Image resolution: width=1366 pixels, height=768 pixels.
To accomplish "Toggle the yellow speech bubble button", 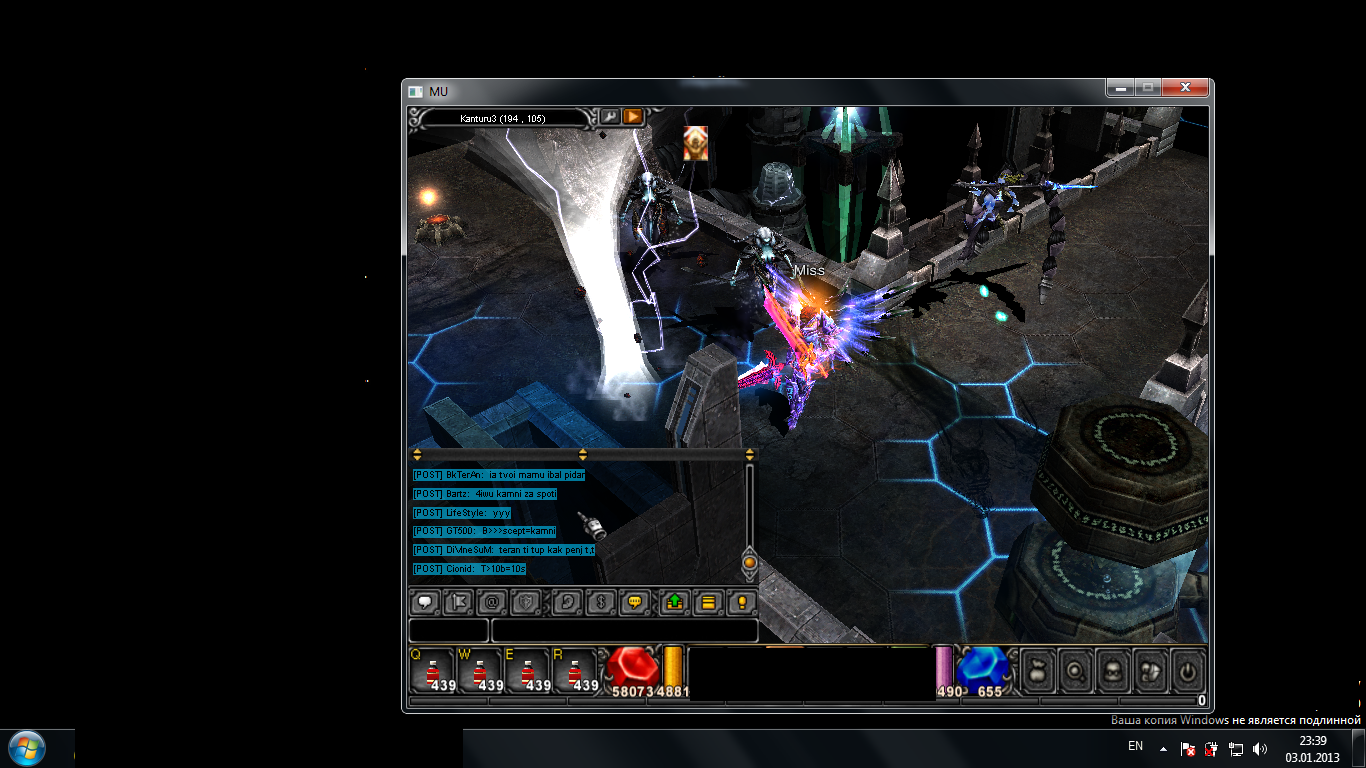I will pos(633,602).
